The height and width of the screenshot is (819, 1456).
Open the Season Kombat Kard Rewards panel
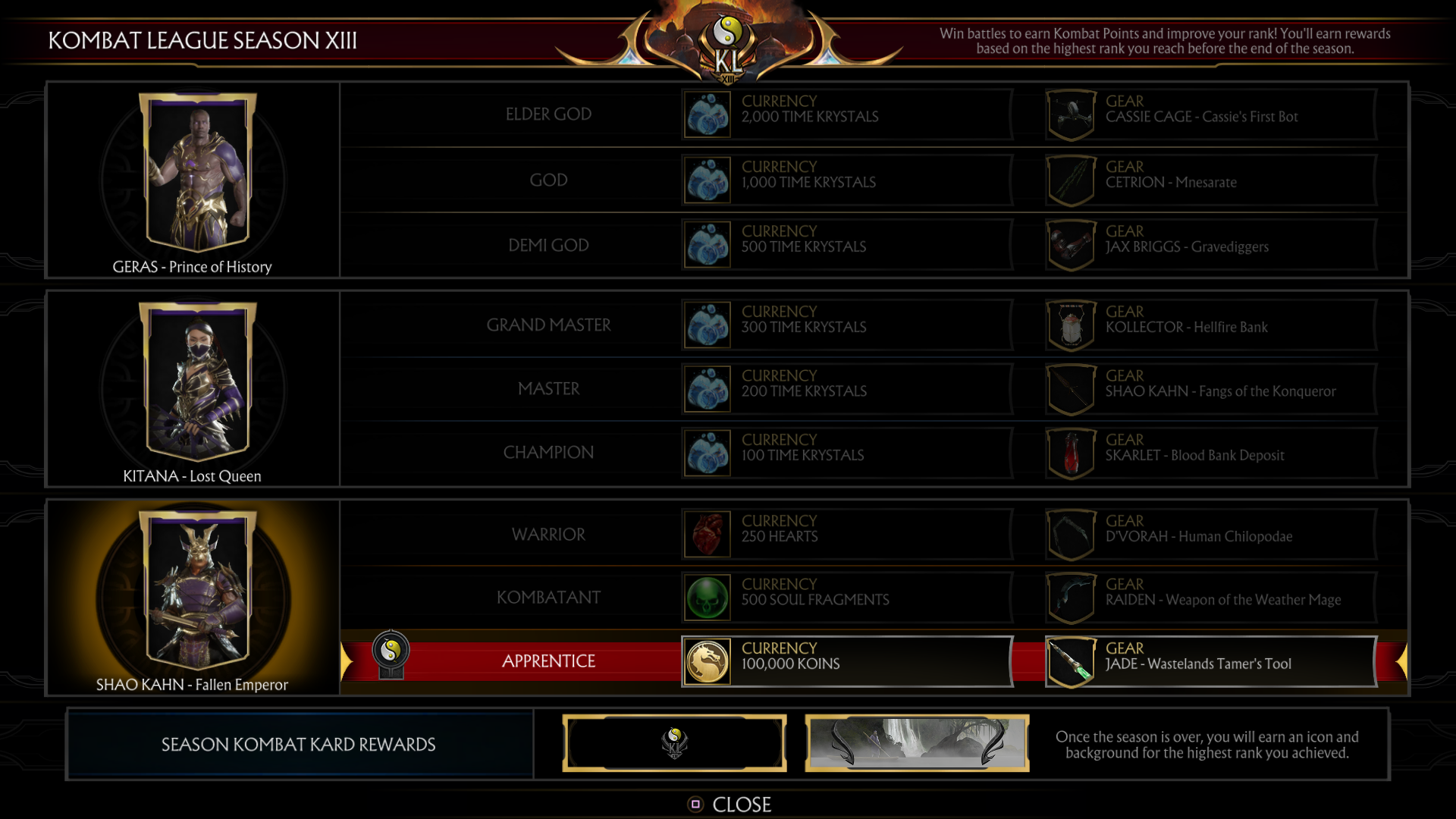tap(298, 744)
